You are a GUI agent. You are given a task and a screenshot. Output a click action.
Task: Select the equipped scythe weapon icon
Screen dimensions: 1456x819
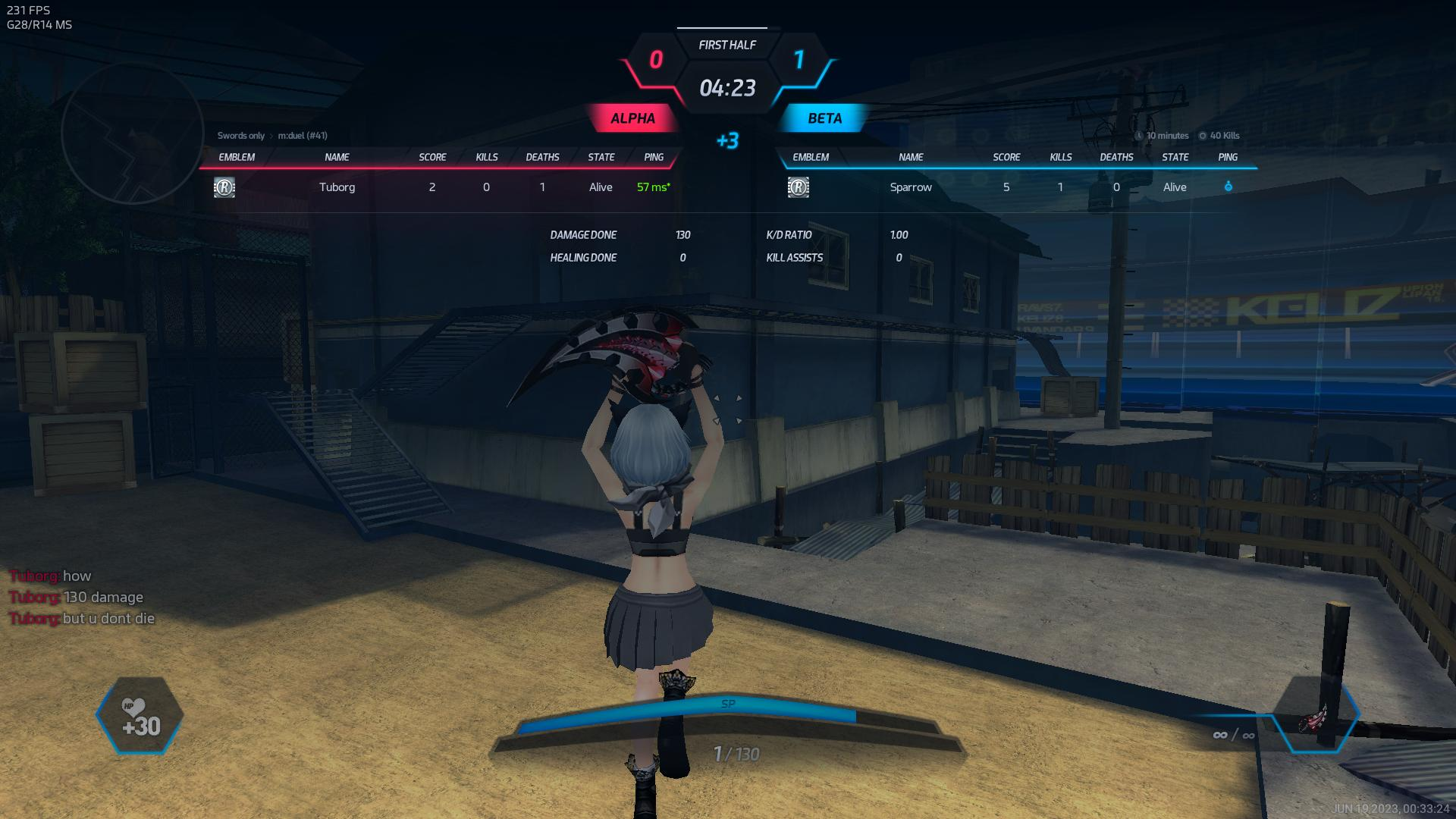(x=1315, y=717)
